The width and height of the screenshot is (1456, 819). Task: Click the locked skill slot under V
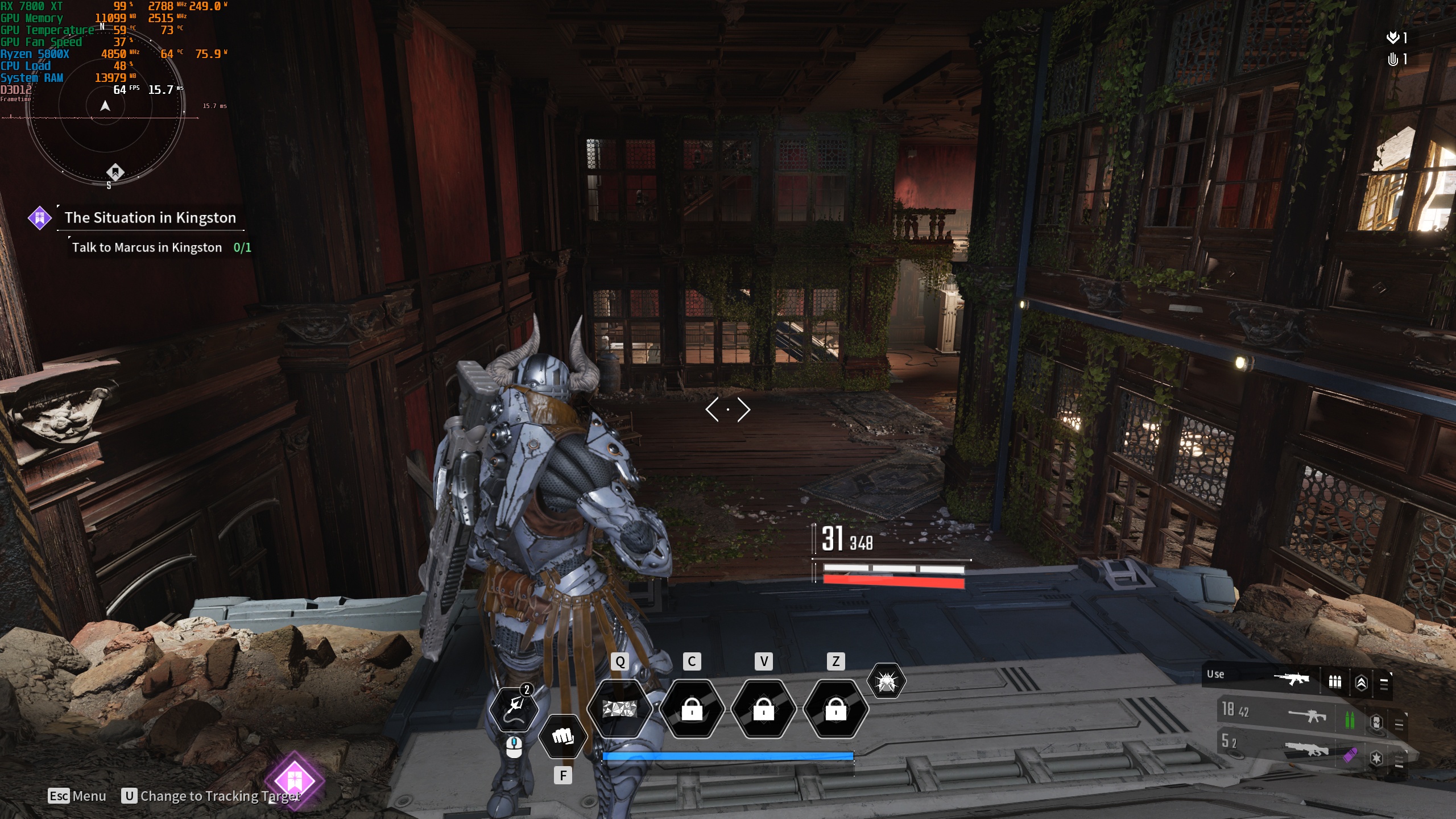coord(763,709)
